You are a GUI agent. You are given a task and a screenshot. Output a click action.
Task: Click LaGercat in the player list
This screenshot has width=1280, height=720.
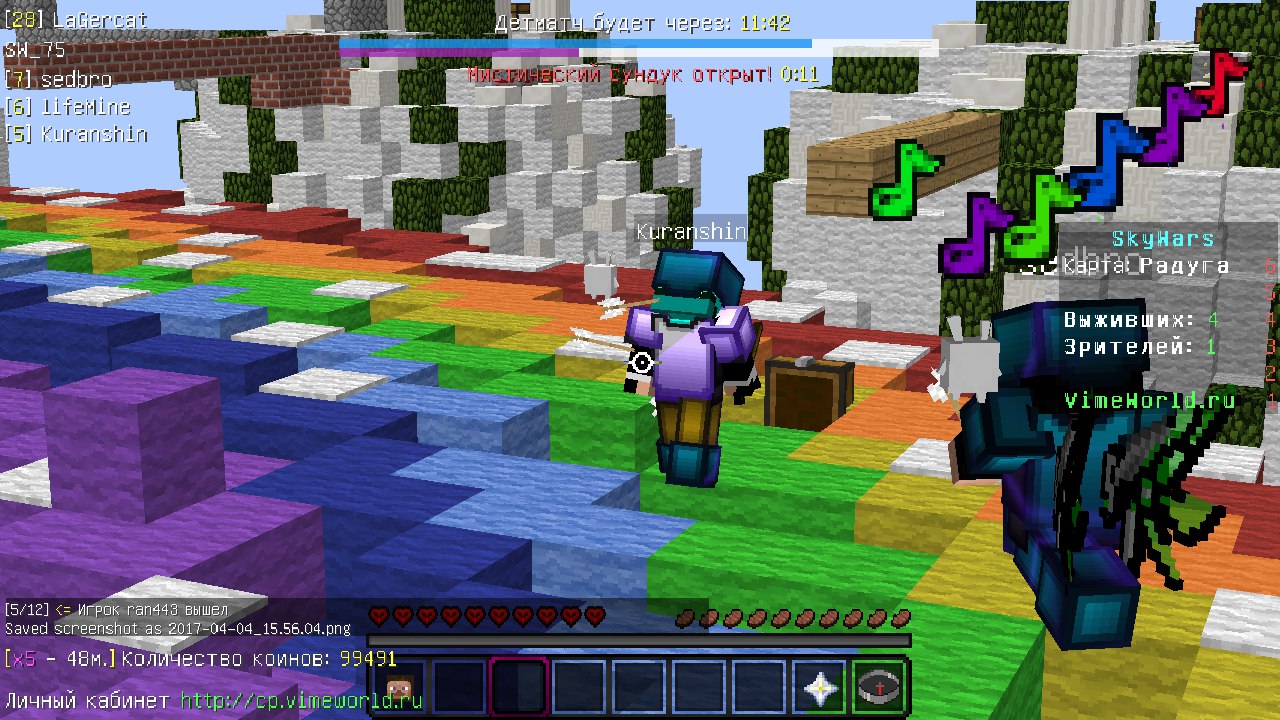point(98,19)
